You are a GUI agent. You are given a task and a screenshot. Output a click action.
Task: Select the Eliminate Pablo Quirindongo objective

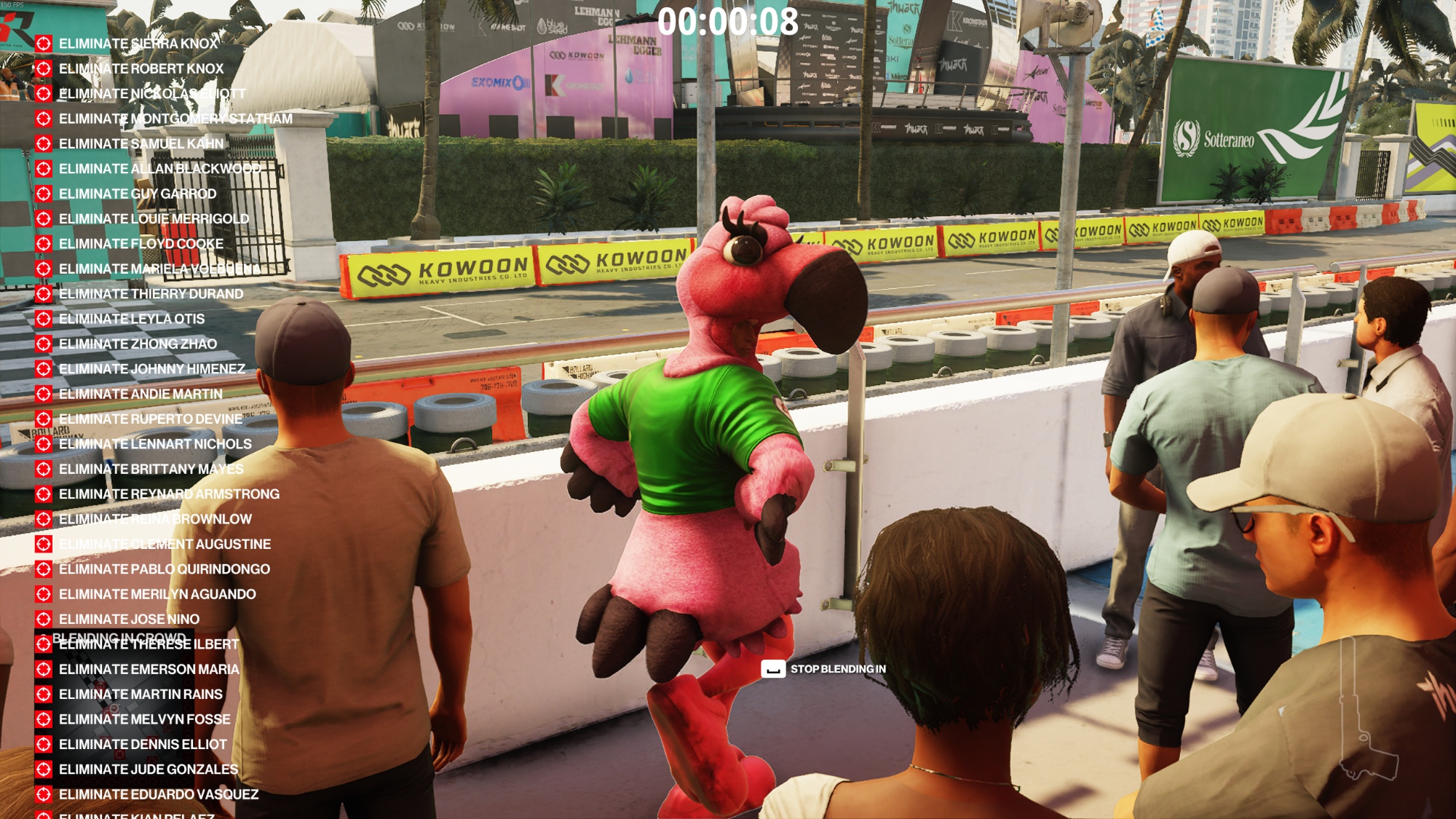coord(164,569)
